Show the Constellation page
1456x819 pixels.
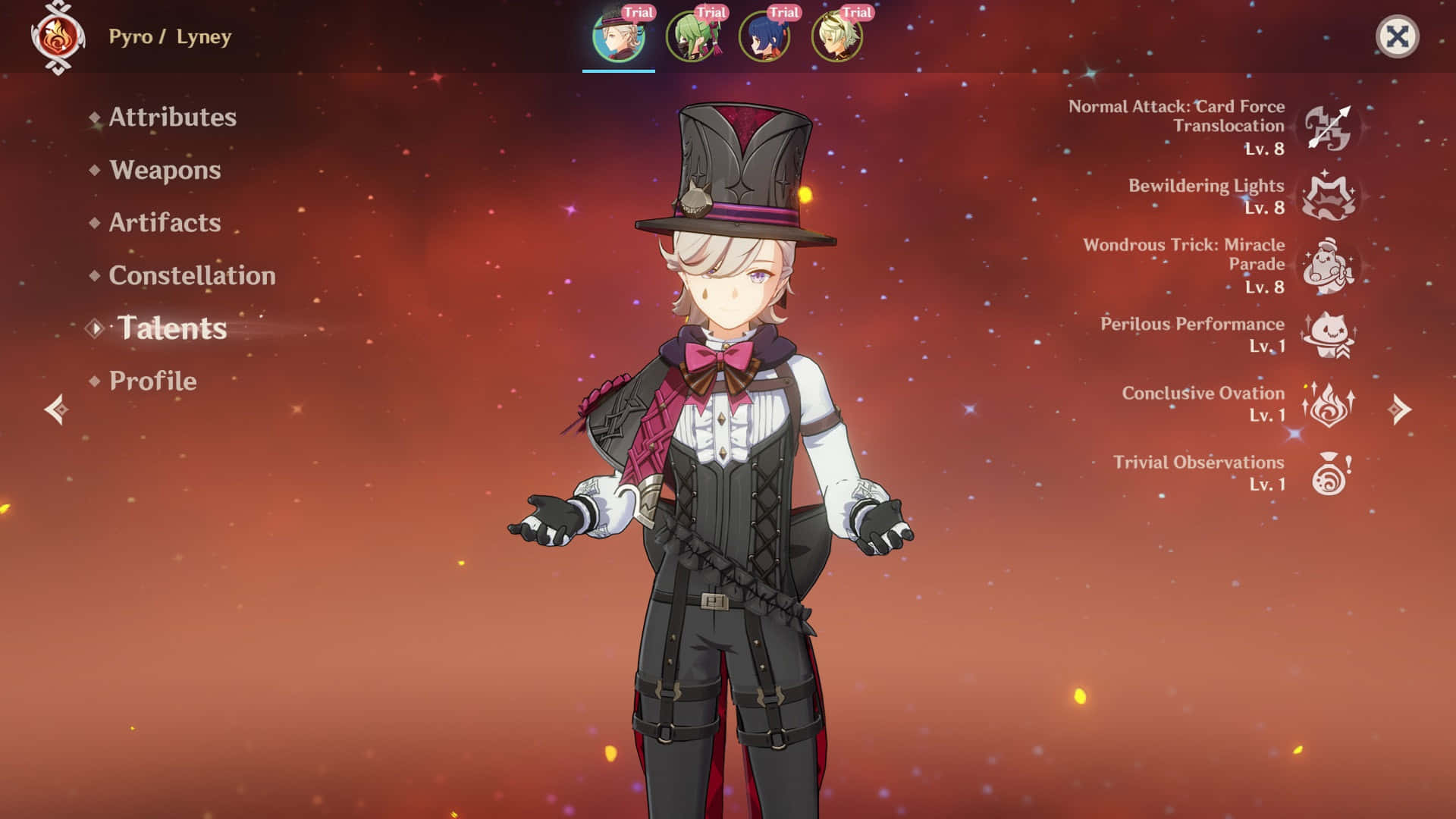tap(192, 276)
